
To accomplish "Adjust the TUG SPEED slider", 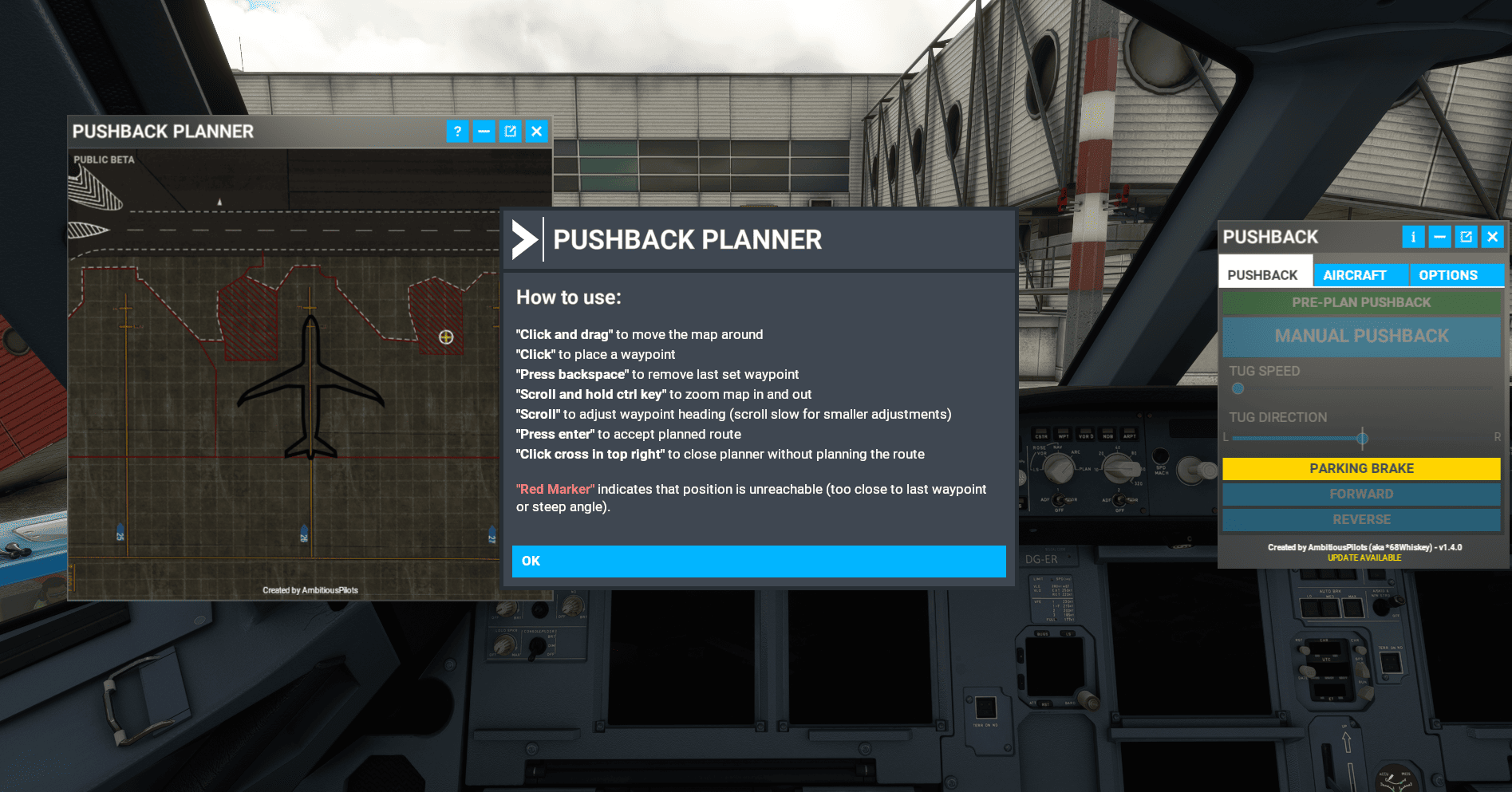I will pyautogui.click(x=1238, y=388).
